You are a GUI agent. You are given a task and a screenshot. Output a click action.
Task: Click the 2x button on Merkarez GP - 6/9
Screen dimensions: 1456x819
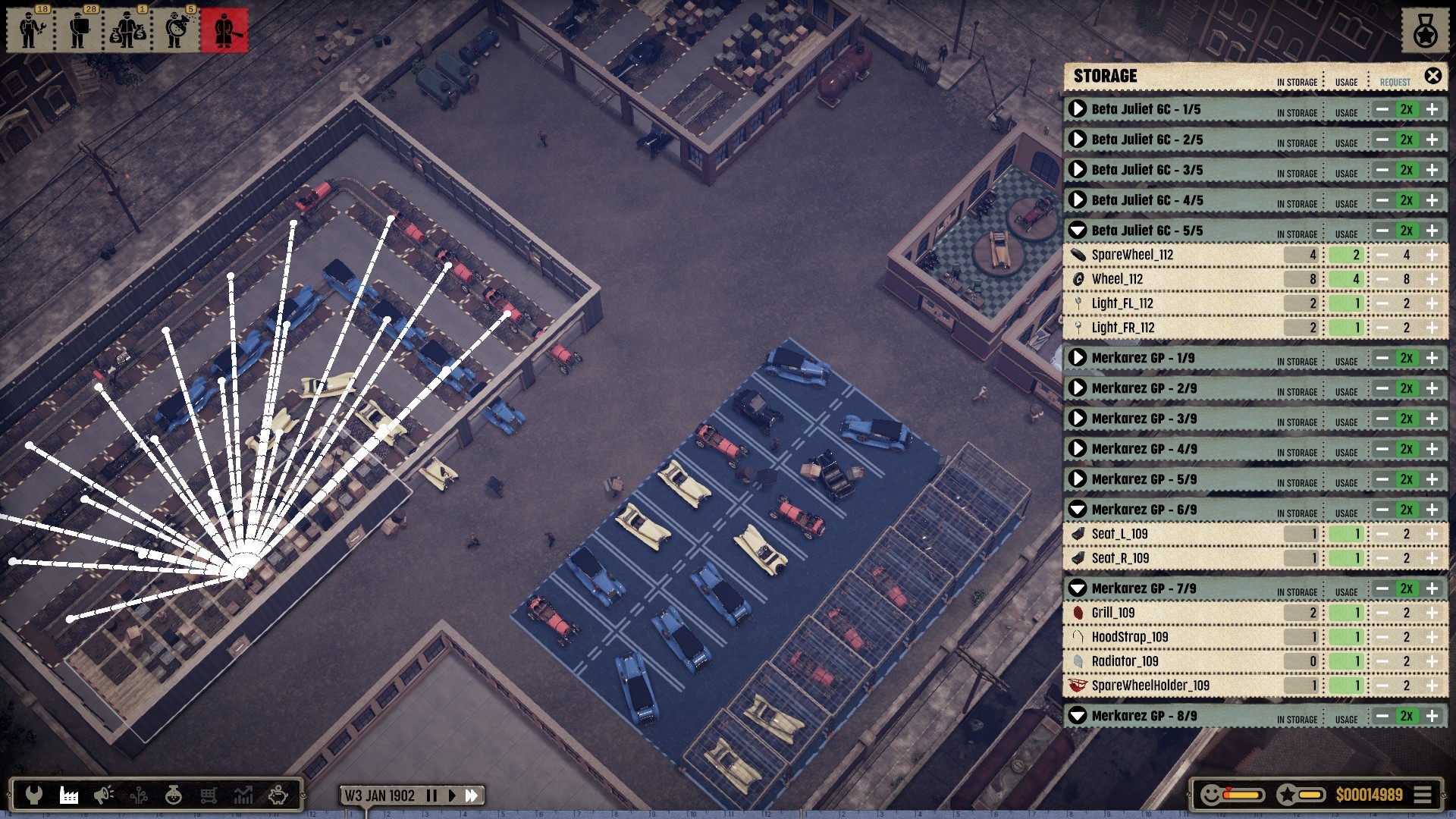click(x=1407, y=510)
